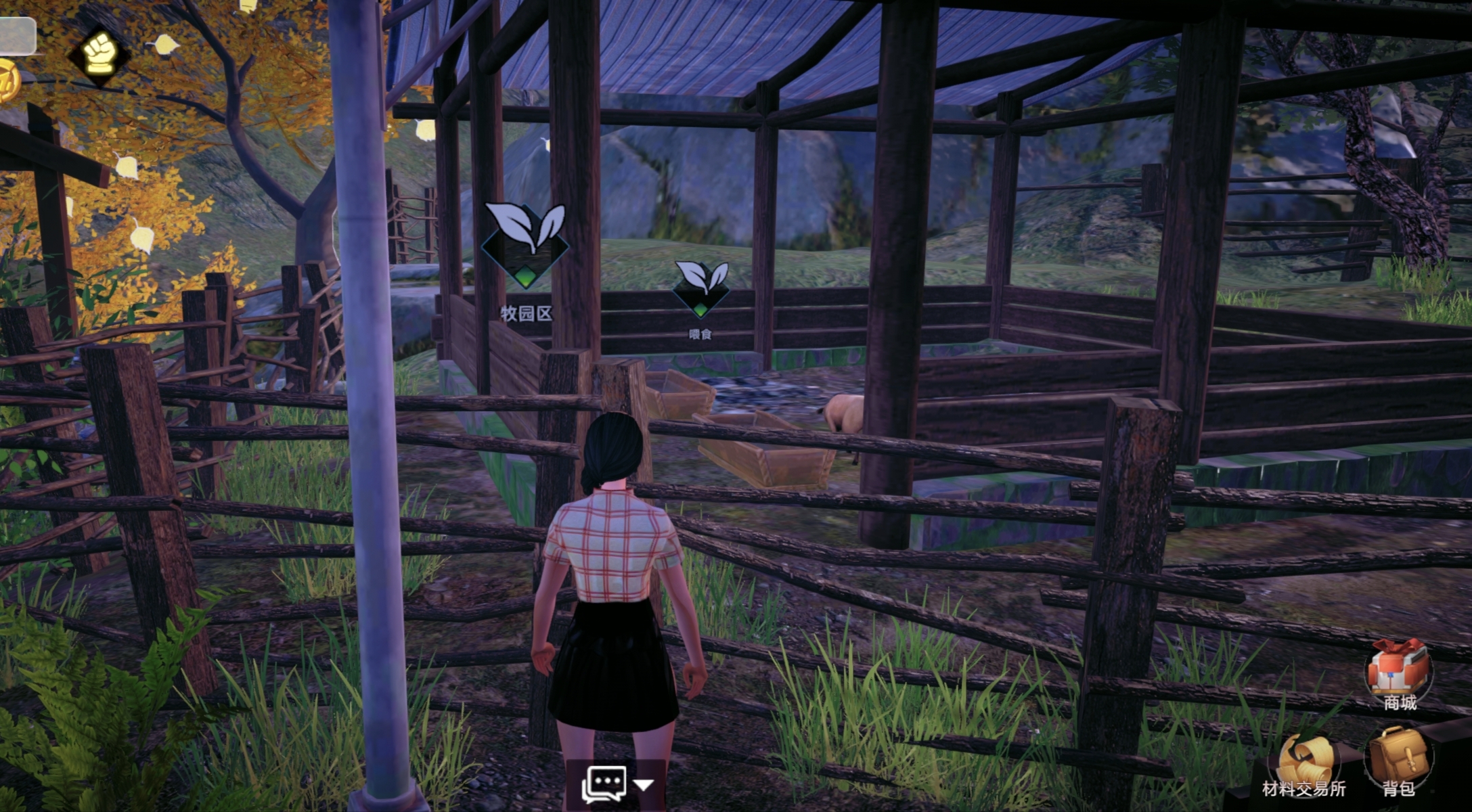Open the 材料交易所 material exchange
This screenshot has width=1472, height=812.
point(1305,761)
